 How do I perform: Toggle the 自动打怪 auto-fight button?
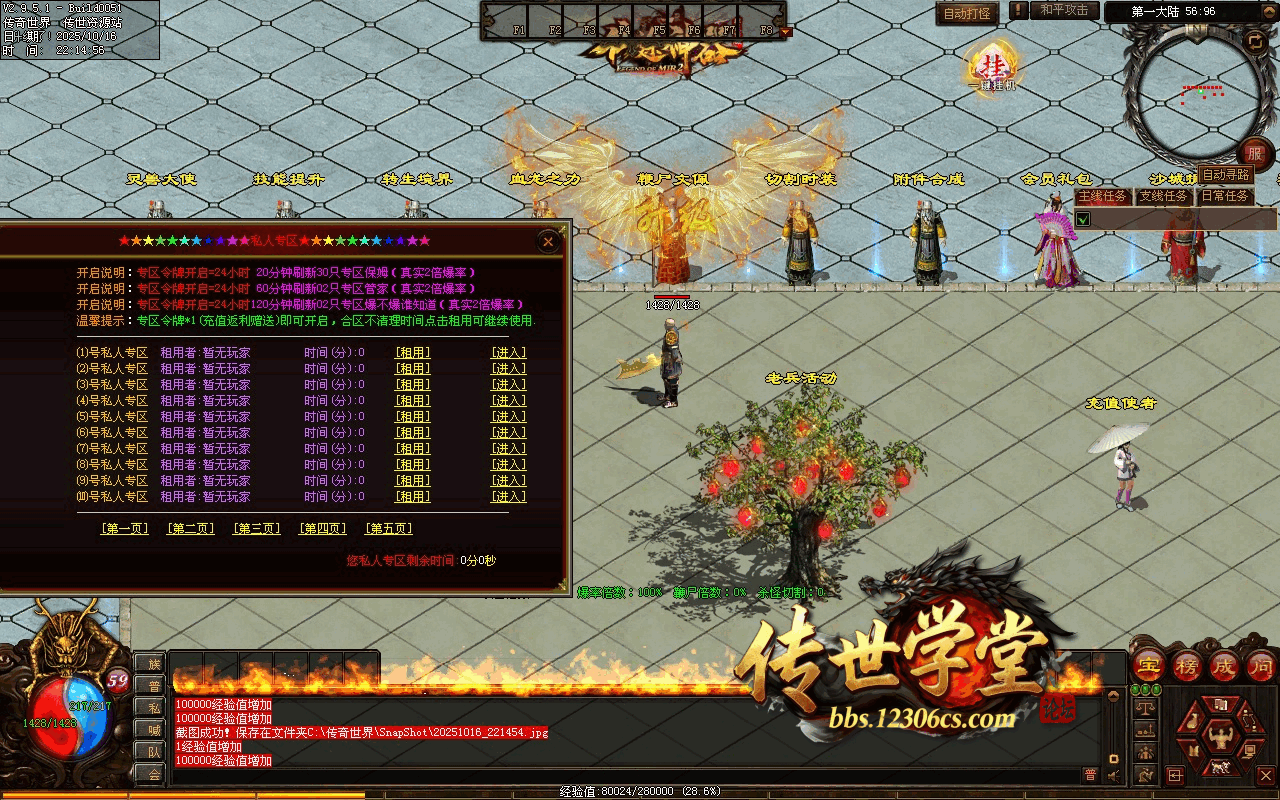[967, 14]
